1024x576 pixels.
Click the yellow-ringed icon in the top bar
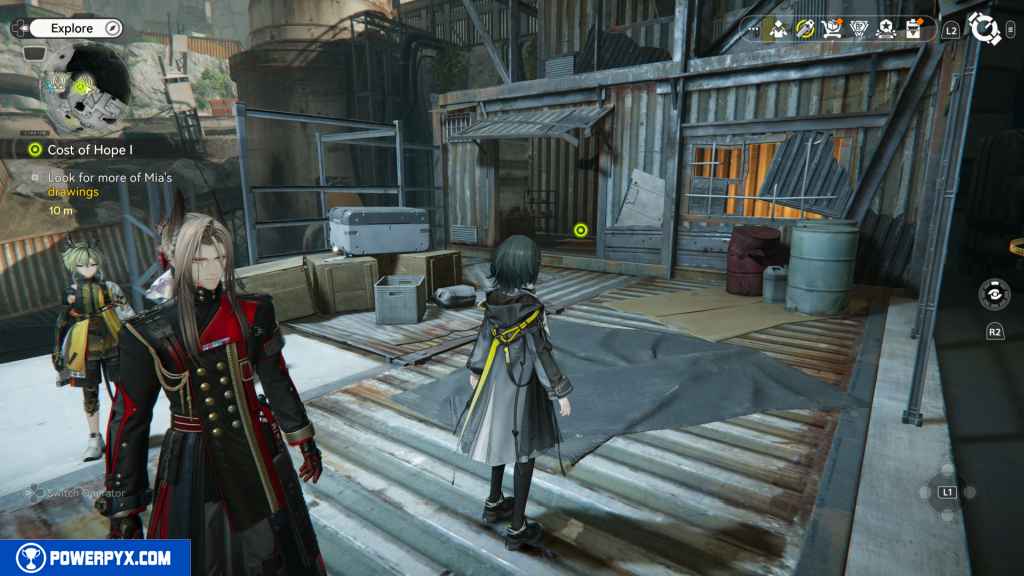[804, 29]
